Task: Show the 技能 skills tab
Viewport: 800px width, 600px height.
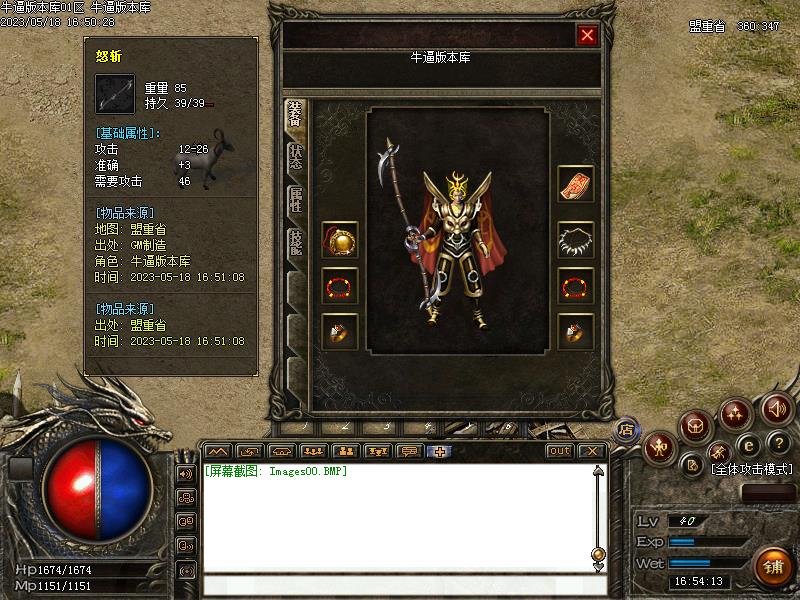Action: (296, 243)
